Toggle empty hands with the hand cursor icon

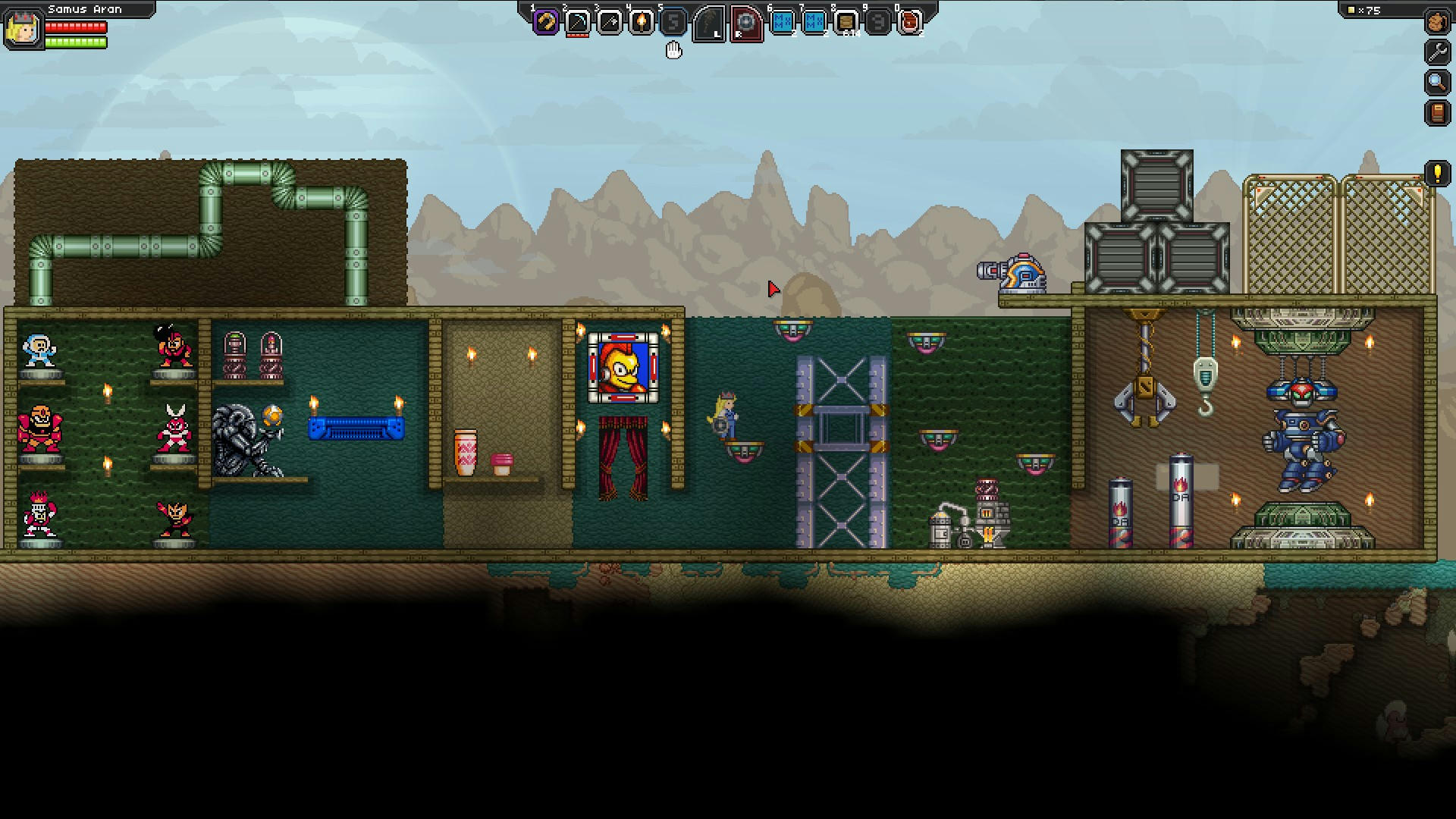point(673,51)
